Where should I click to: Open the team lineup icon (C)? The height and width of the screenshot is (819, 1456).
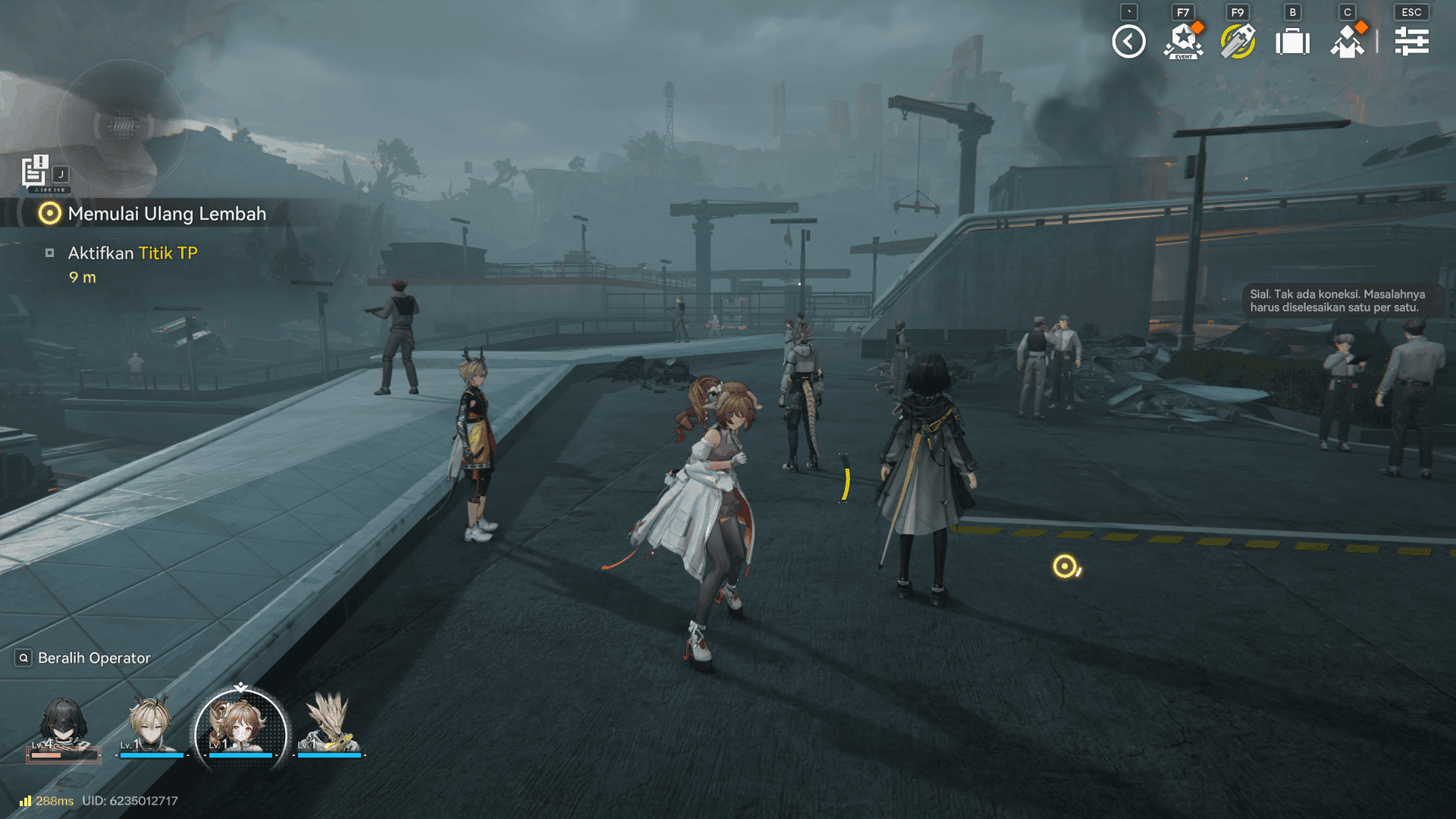coord(1348,42)
